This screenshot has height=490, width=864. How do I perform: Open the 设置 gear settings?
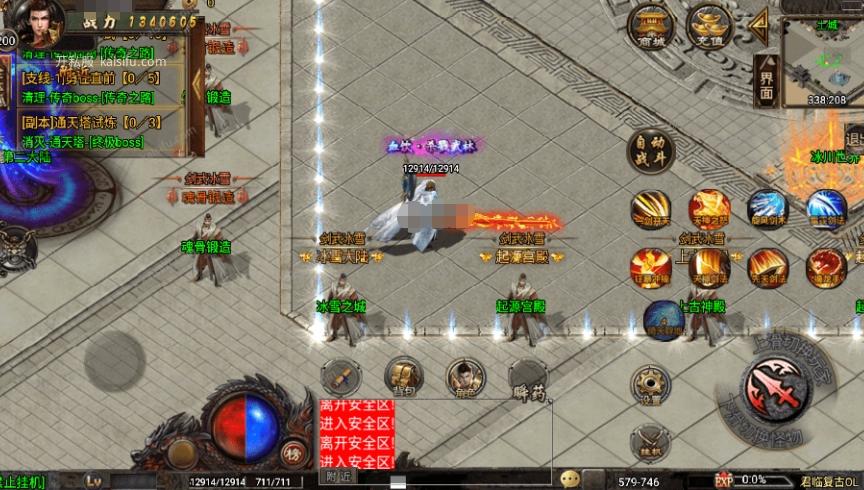click(x=650, y=384)
